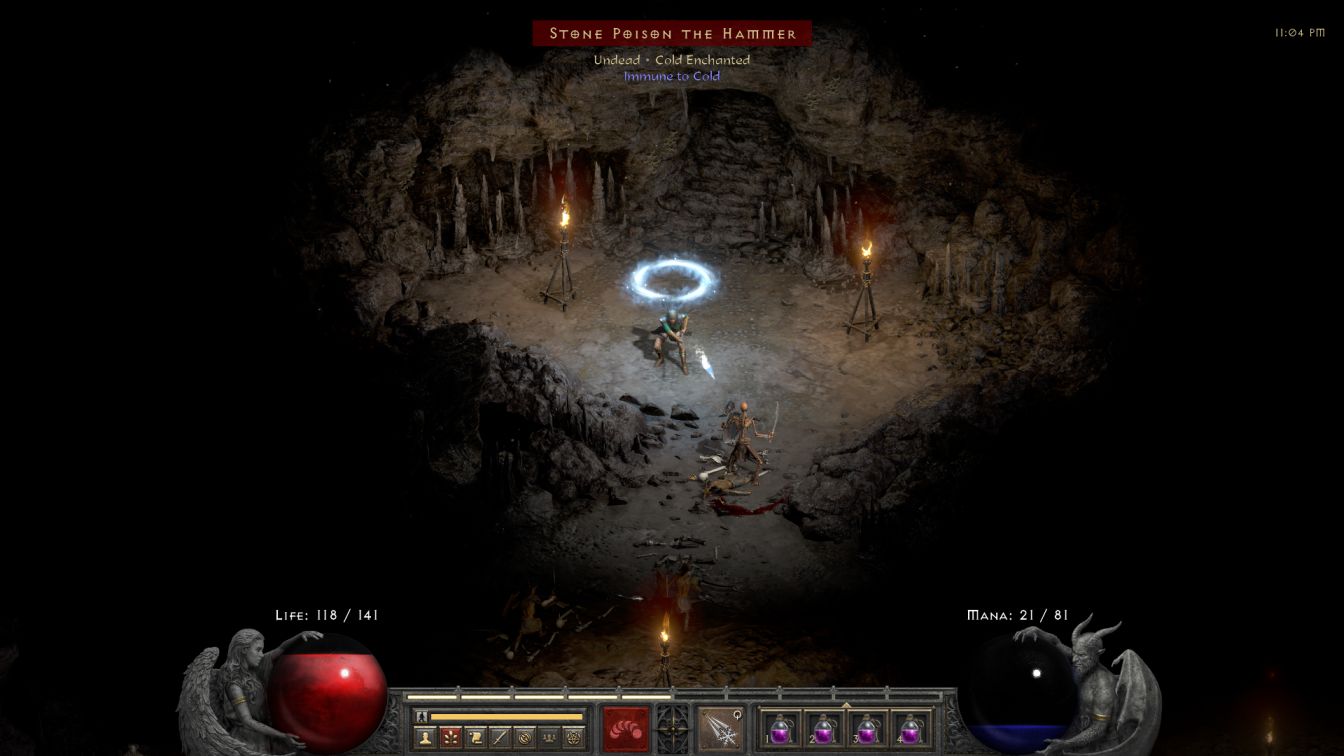Open the party panel button
The width and height of the screenshot is (1344, 756).
coord(549,737)
